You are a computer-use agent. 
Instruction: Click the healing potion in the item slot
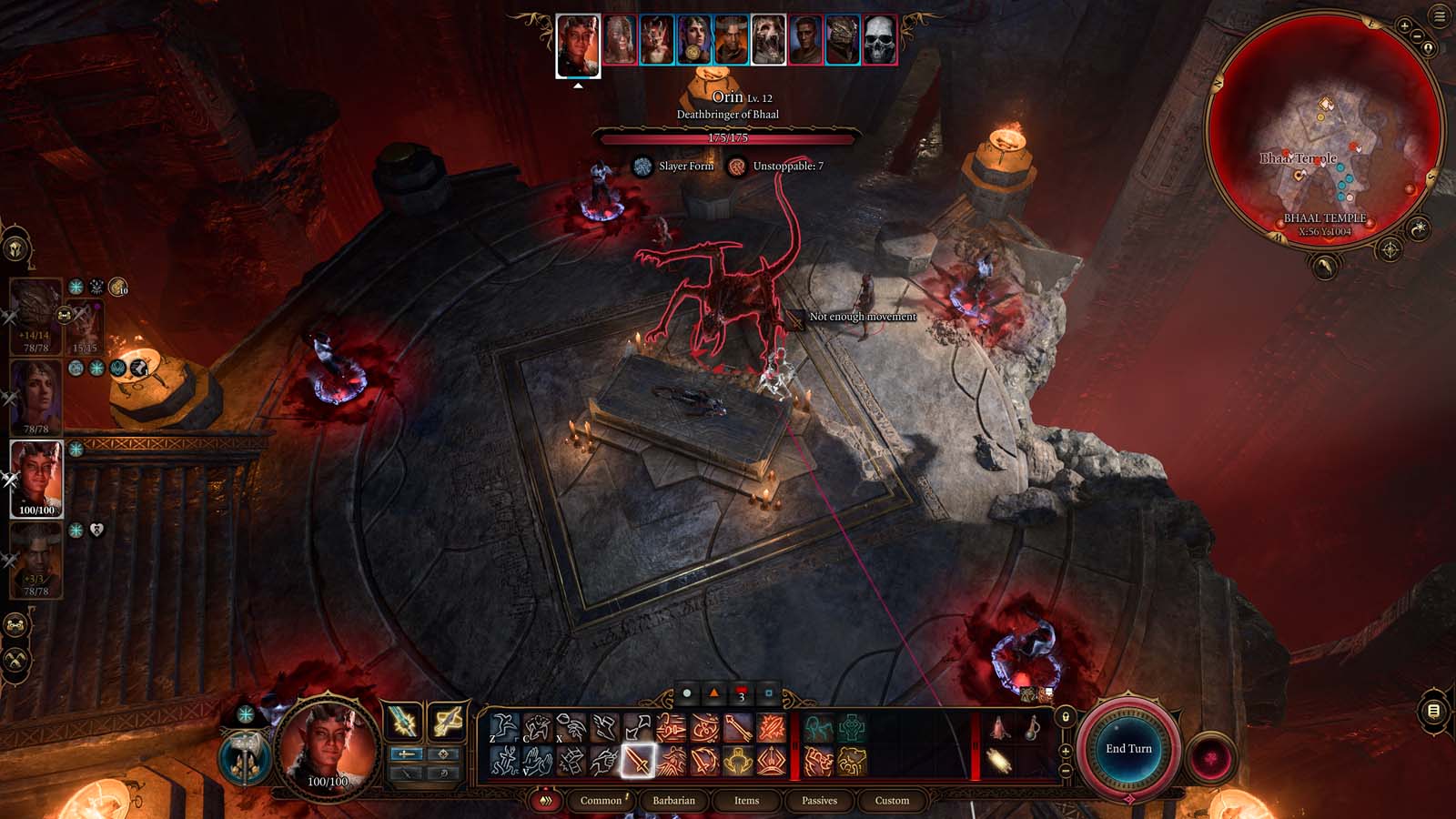pyautogui.click(x=1000, y=727)
